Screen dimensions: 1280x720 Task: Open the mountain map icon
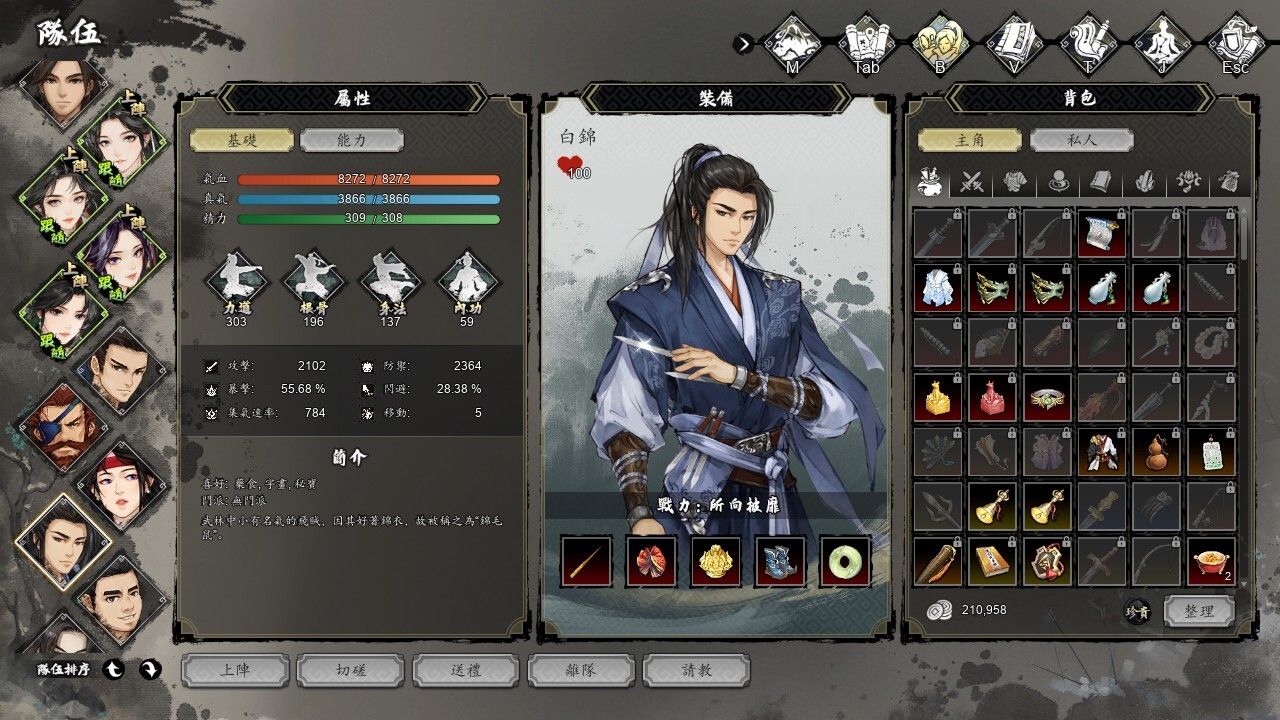pos(793,42)
